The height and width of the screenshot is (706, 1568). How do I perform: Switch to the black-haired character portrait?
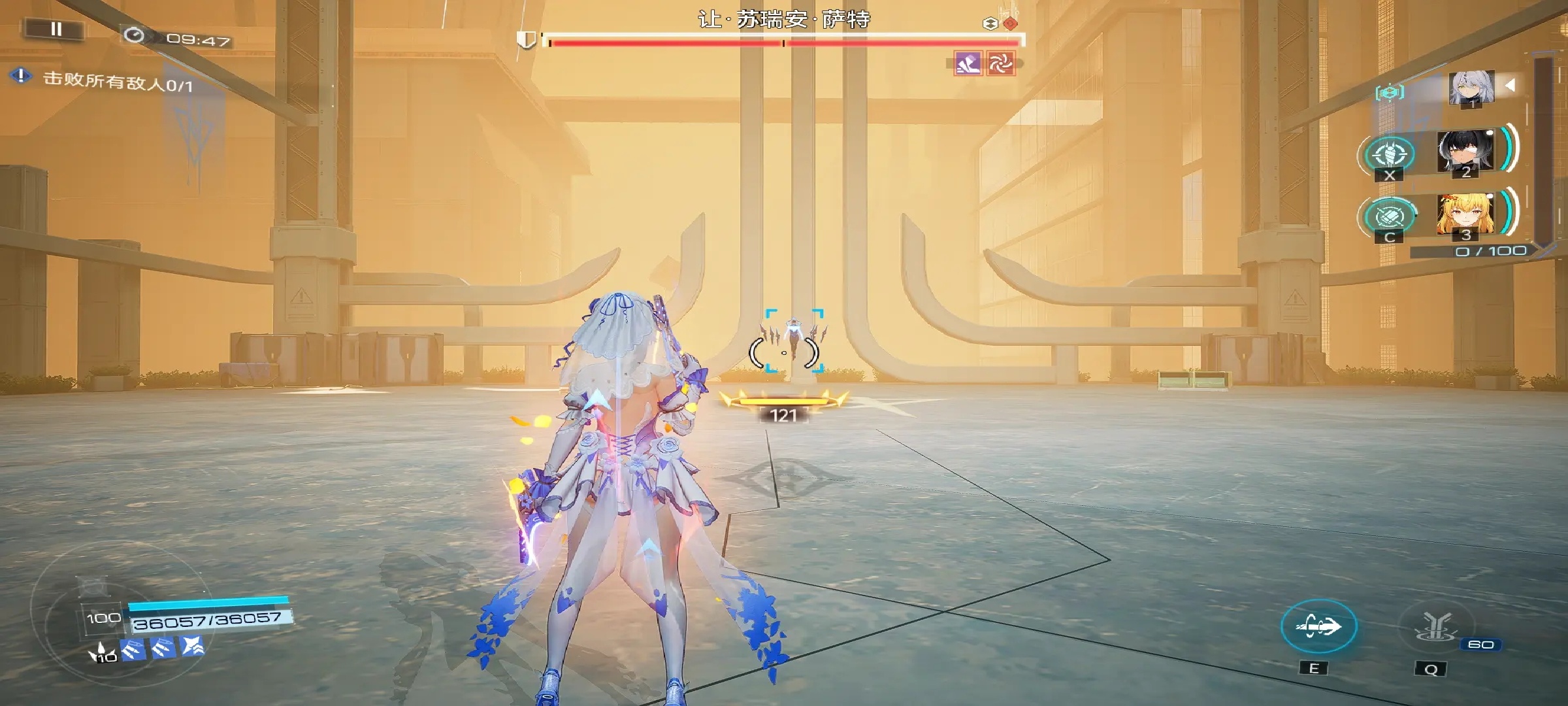point(1465,152)
